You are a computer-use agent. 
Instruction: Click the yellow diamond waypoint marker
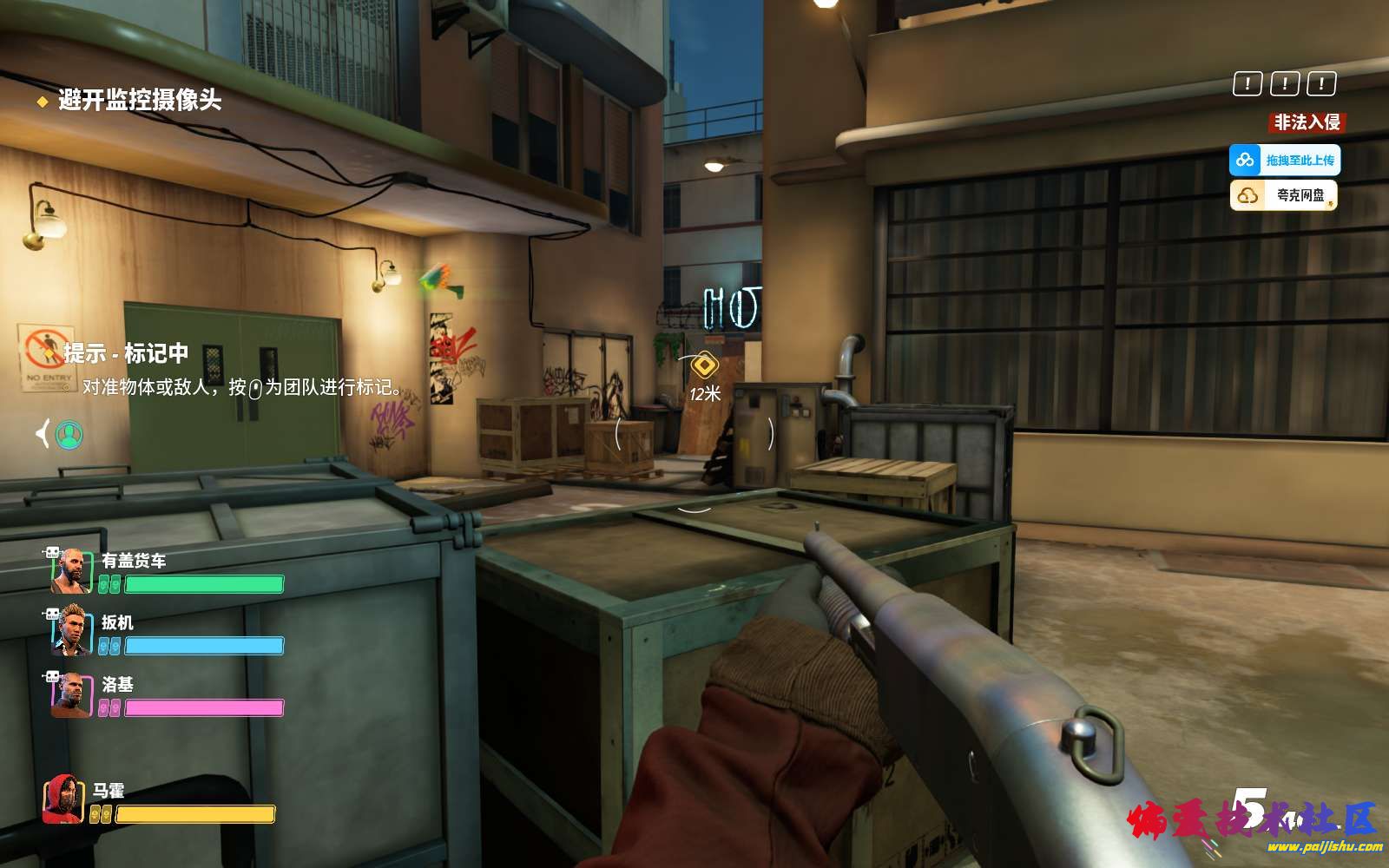(705, 366)
